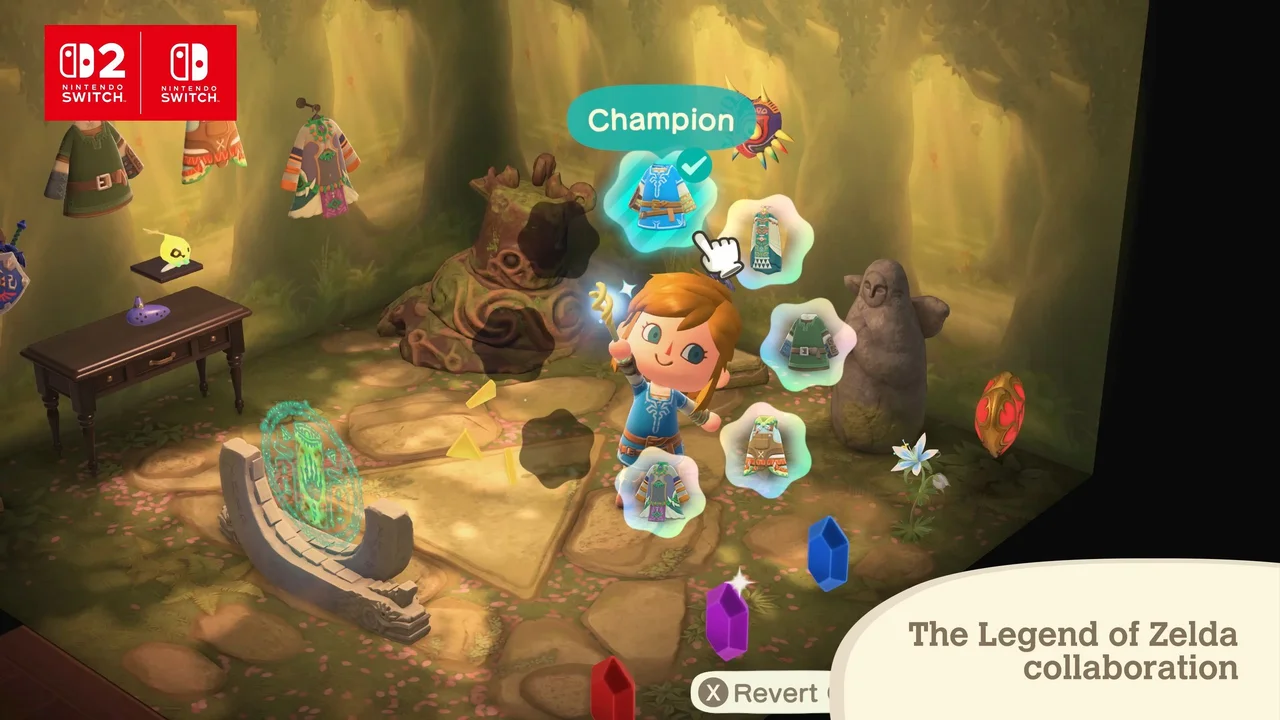Image resolution: width=1280 pixels, height=720 pixels.
Task: Select Link's green tunic hanging on the wall
Action: (95, 170)
